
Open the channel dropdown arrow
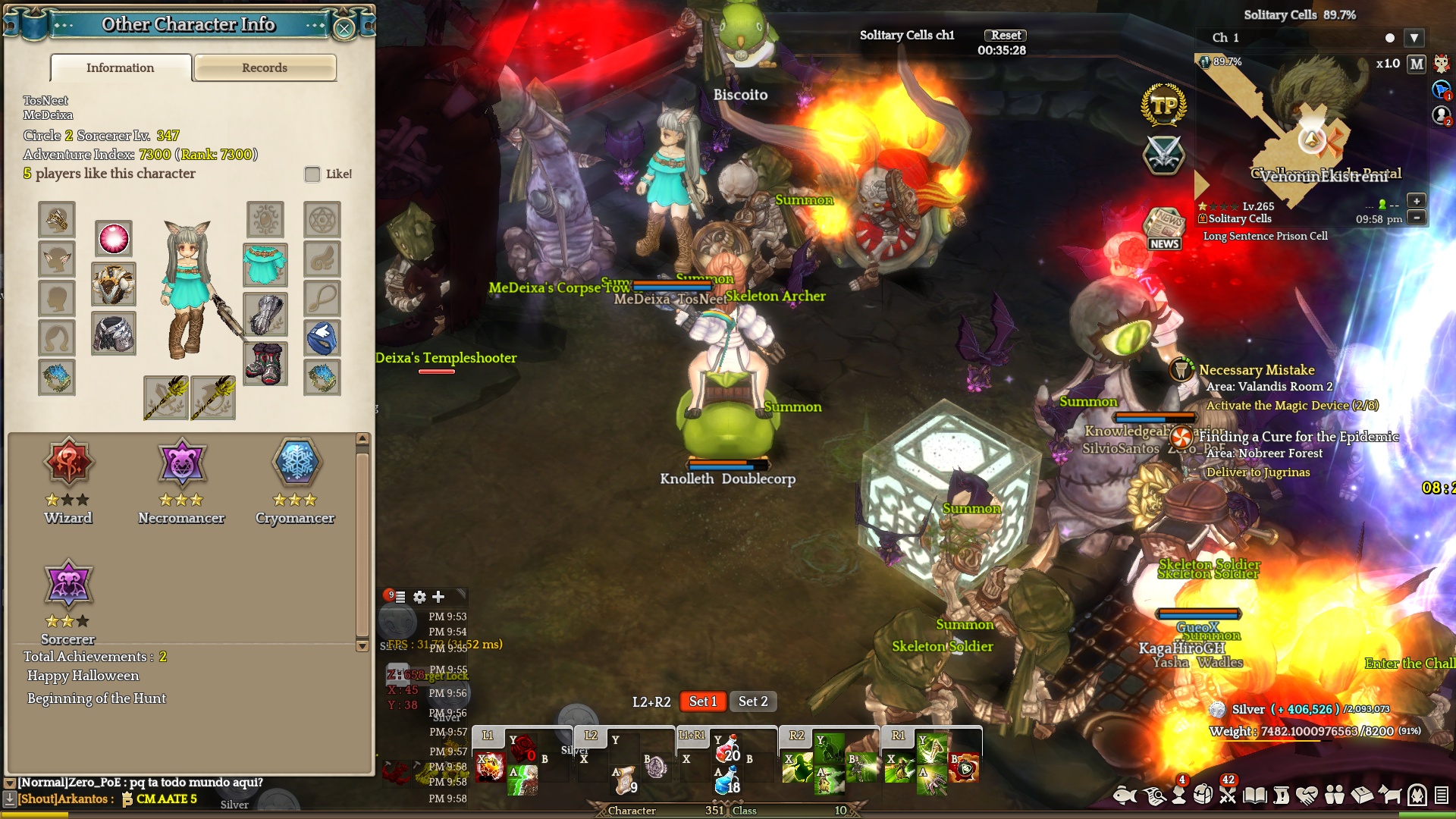pyautogui.click(x=1414, y=38)
